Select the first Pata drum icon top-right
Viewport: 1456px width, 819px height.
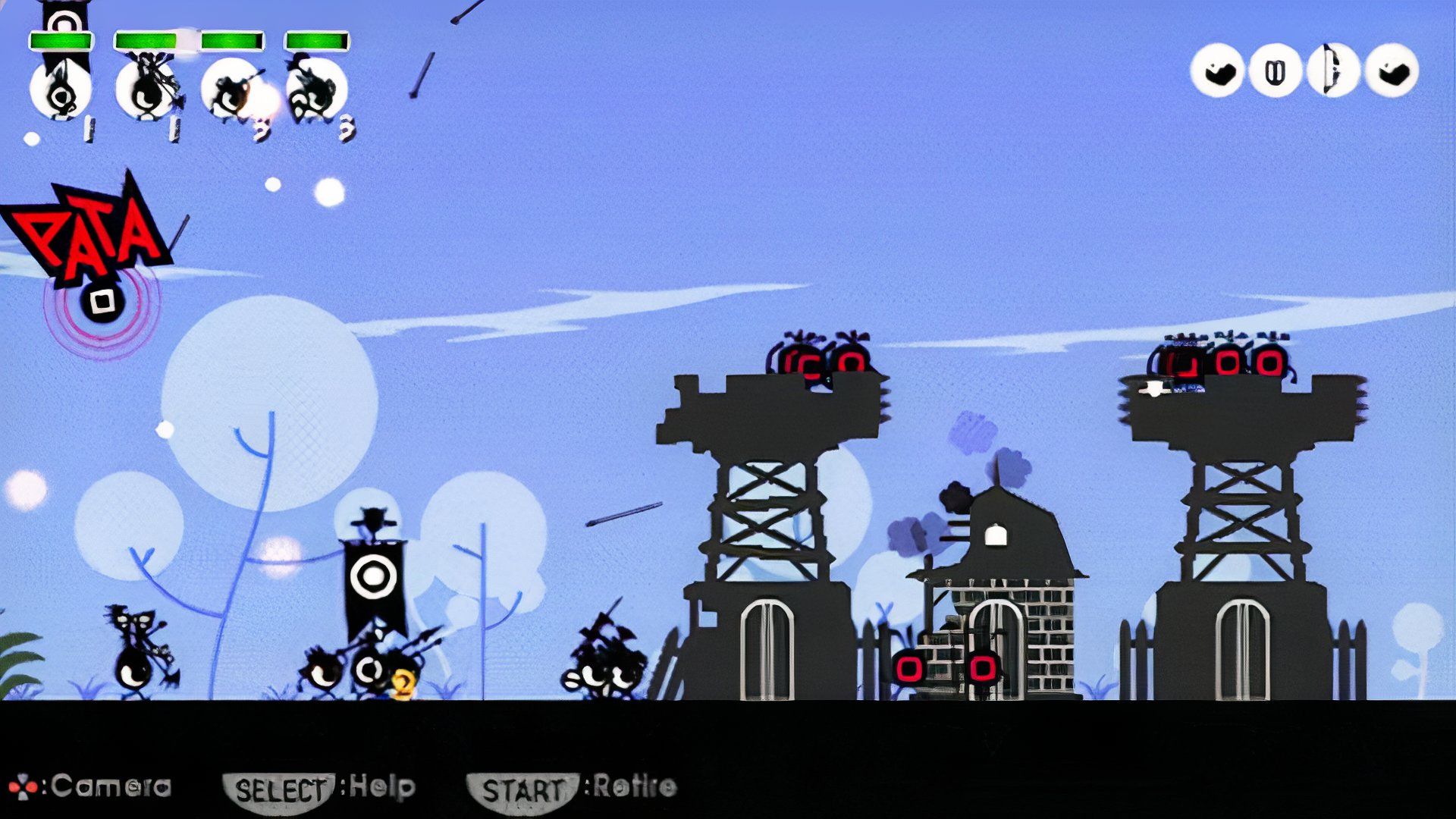click(1217, 72)
